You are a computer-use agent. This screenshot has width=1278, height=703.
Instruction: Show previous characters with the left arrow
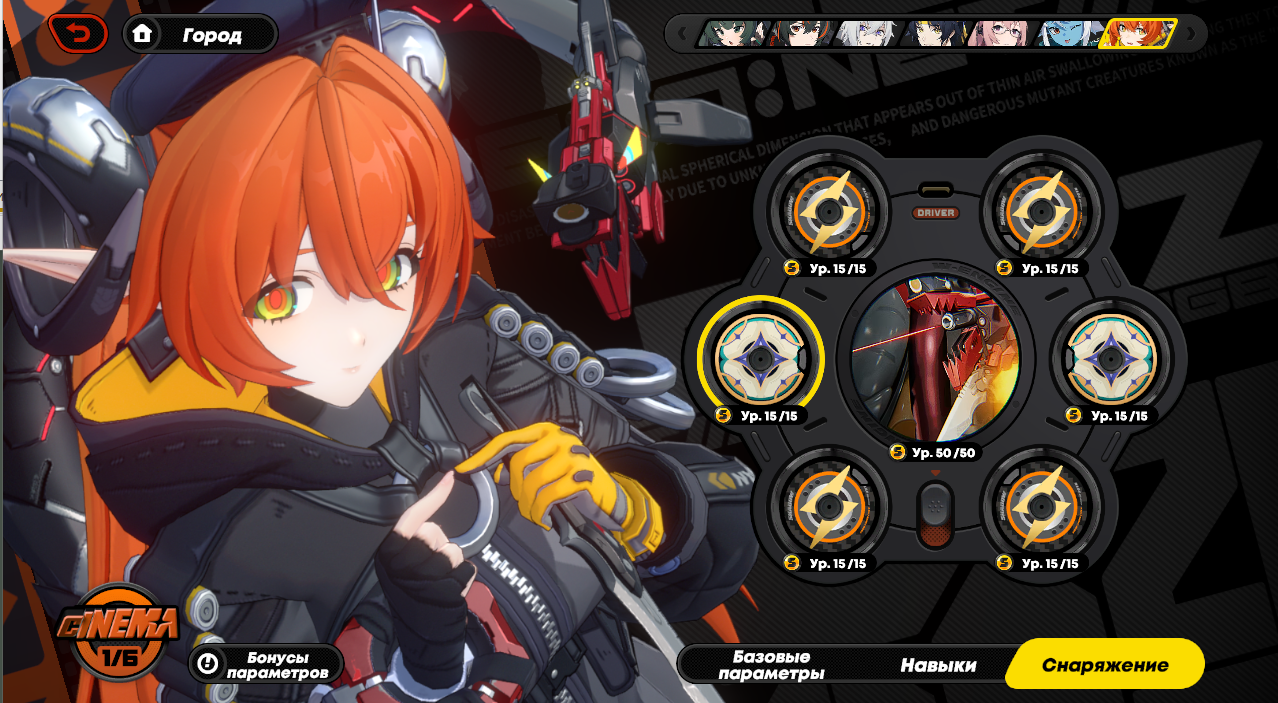coord(682,34)
